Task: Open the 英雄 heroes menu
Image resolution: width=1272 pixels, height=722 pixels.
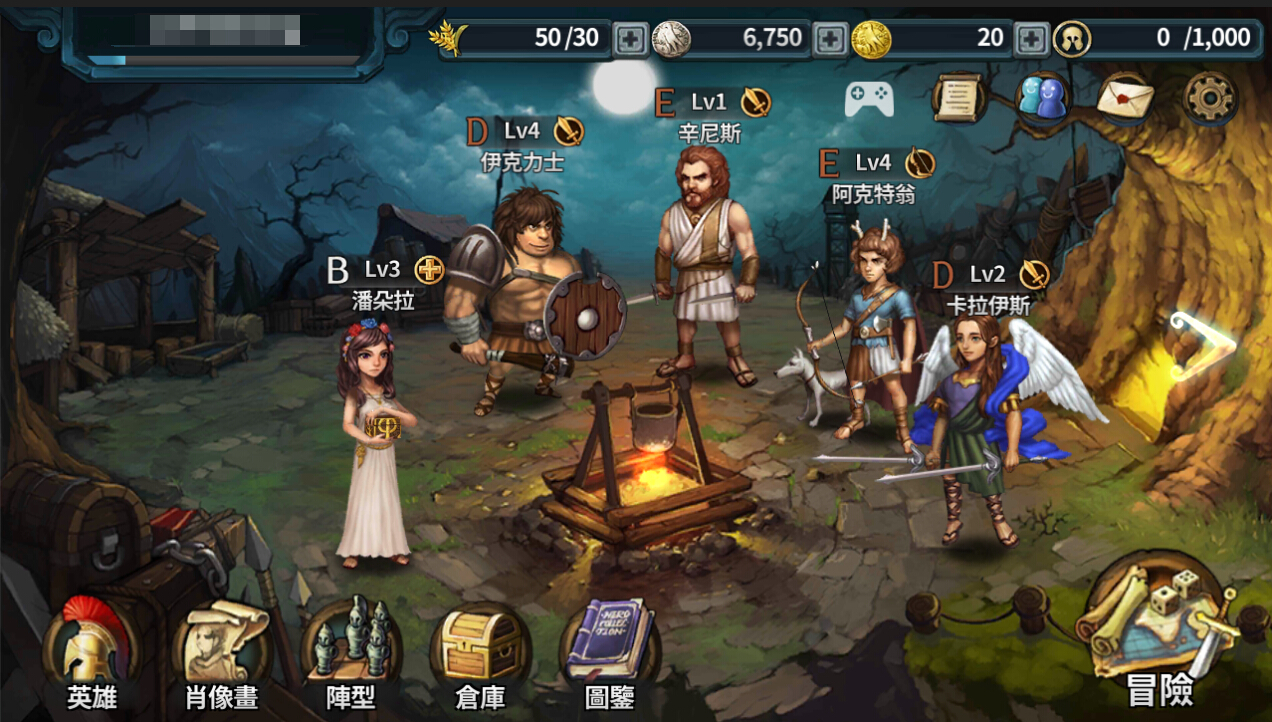Action: (91, 650)
